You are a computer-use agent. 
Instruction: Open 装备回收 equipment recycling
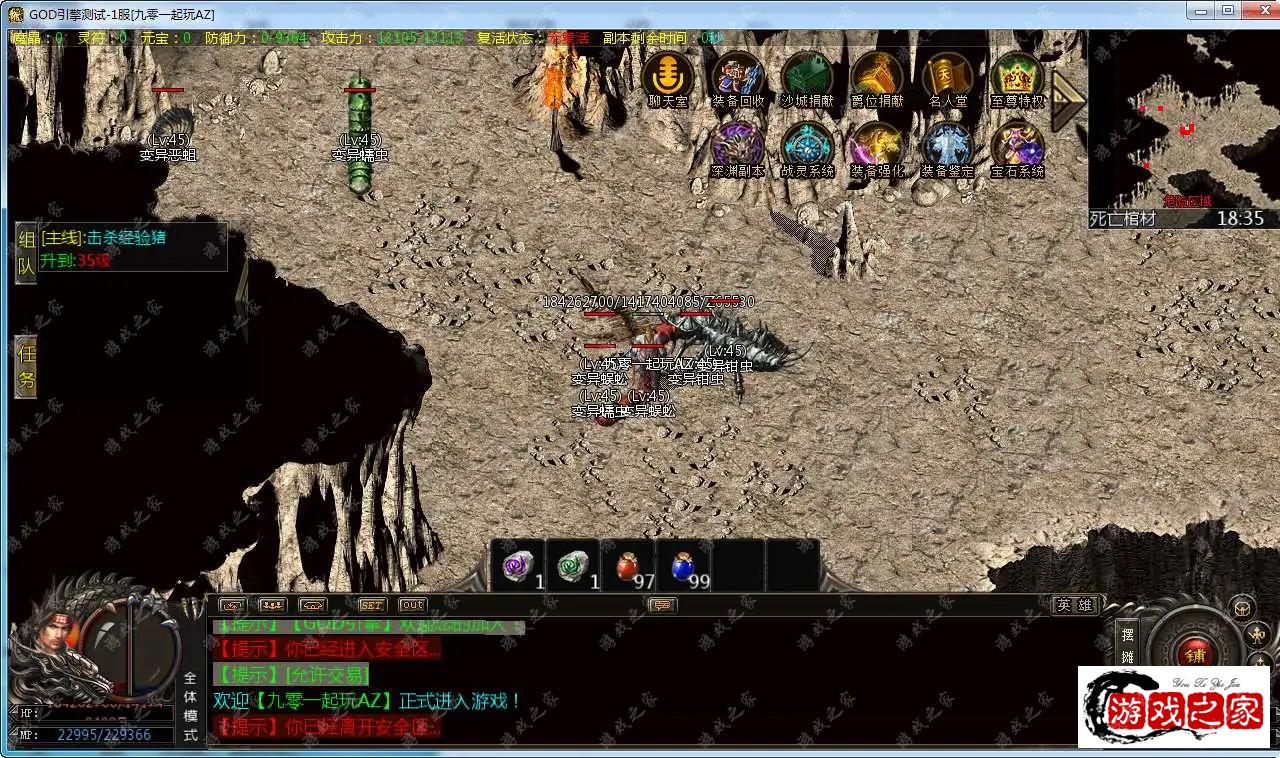[738, 77]
